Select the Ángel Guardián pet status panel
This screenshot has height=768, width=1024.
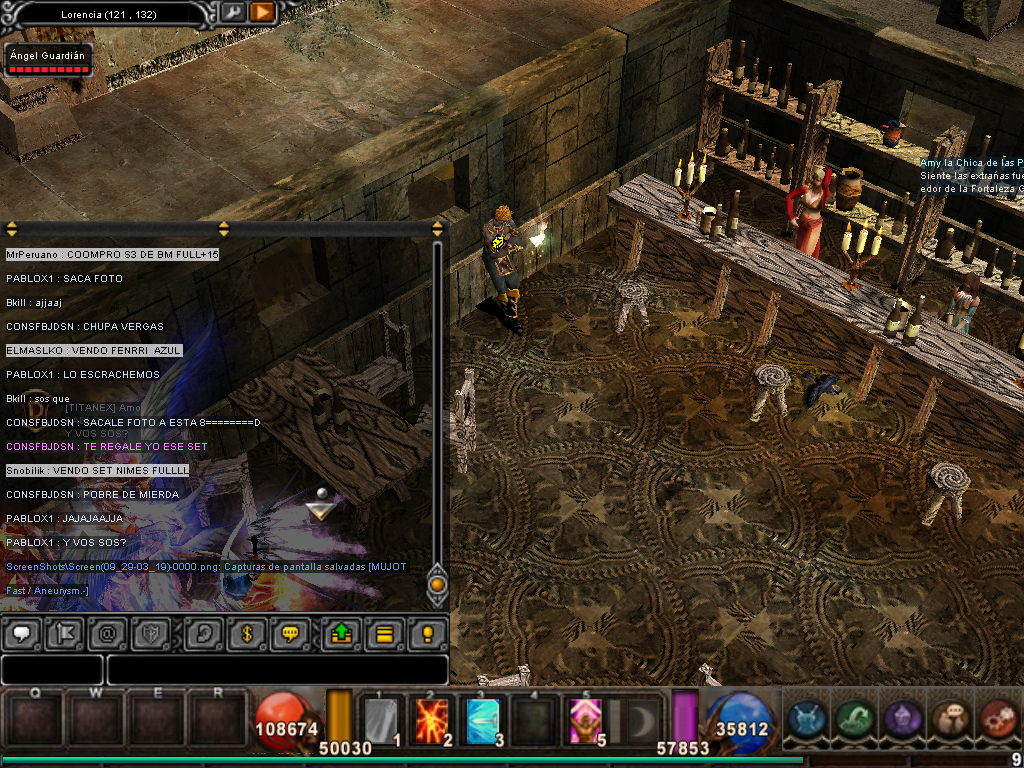[x=48, y=60]
